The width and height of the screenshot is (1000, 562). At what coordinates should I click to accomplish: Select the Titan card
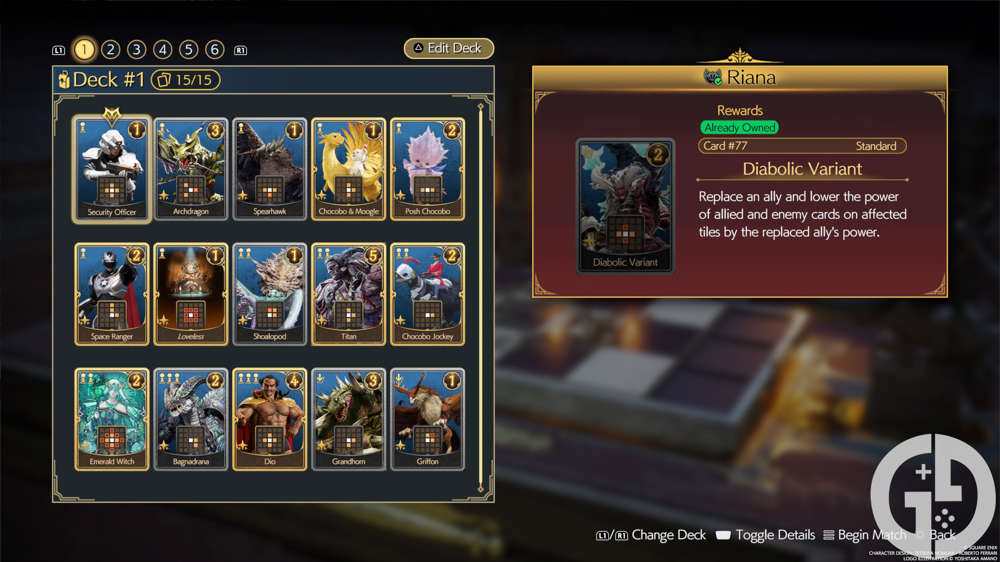pyautogui.click(x=349, y=294)
